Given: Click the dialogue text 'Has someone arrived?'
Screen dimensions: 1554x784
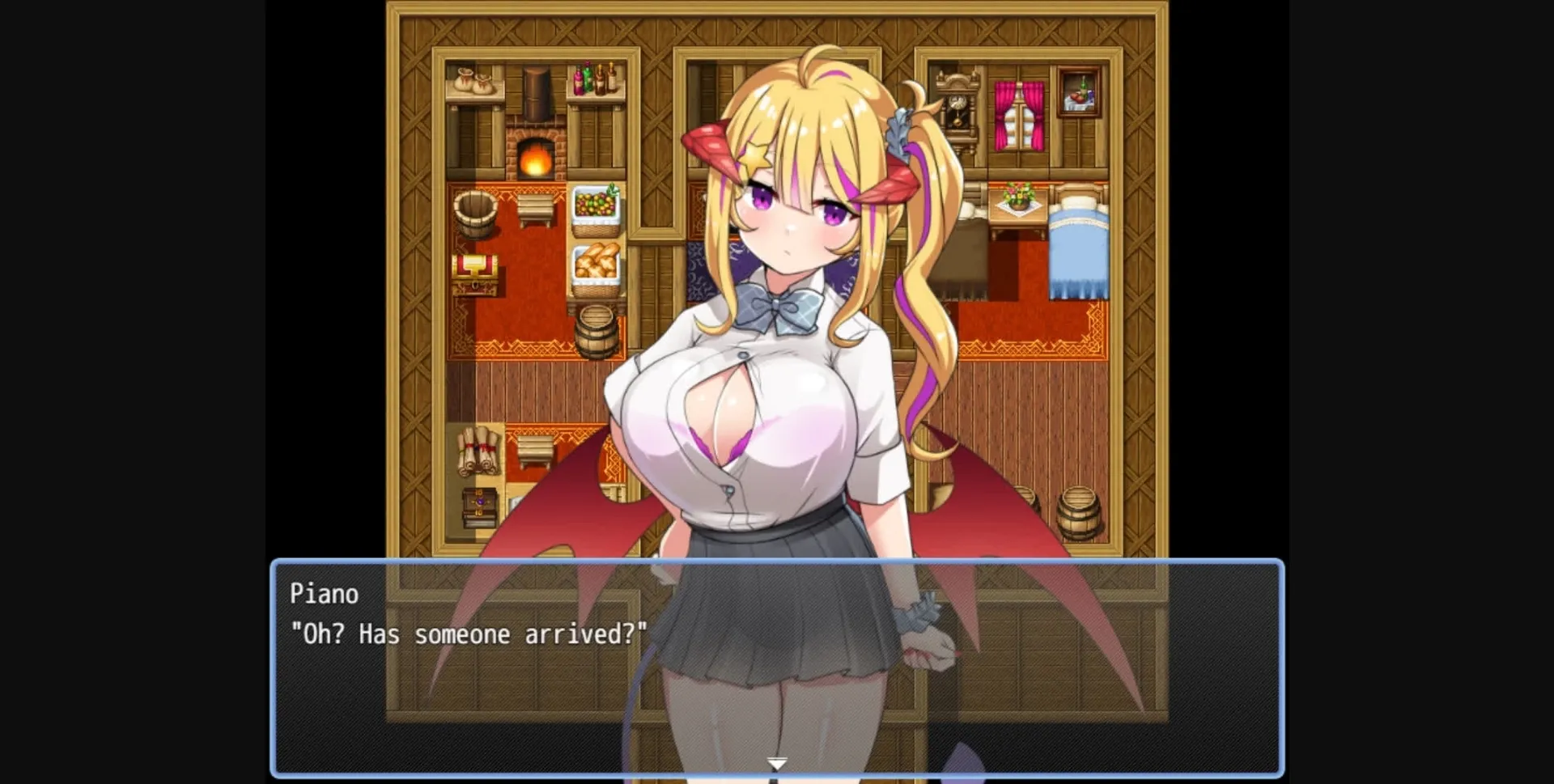Looking at the screenshot, I should click(467, 634).
